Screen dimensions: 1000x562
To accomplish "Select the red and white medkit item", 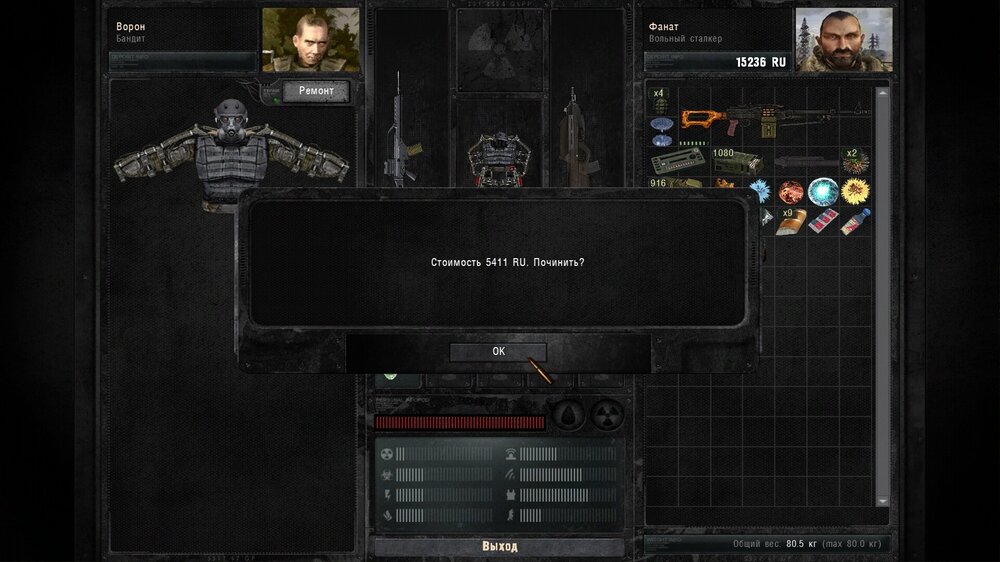I will click(x=823, y=221).
